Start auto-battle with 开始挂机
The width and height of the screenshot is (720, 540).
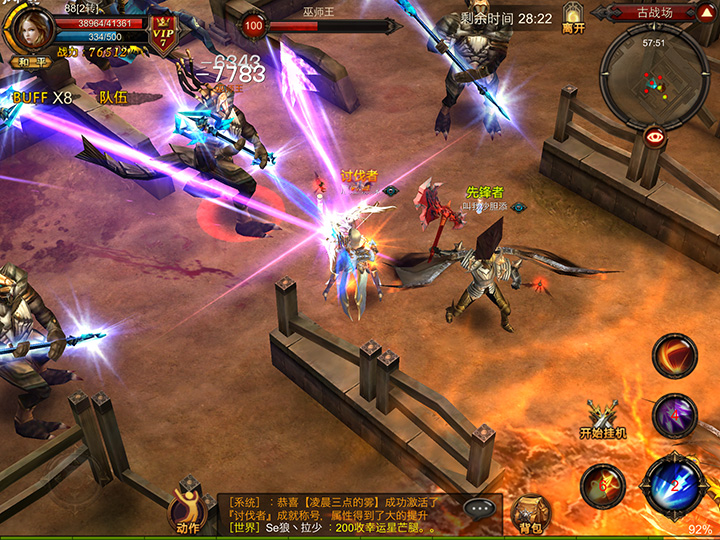(602, 419)
